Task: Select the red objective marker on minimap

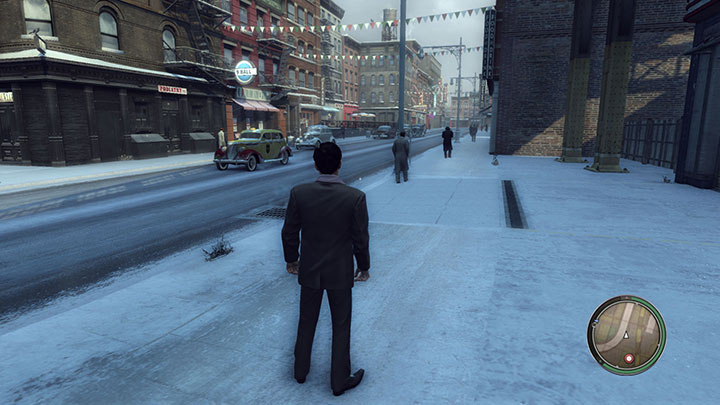Action: click(629, 358)
